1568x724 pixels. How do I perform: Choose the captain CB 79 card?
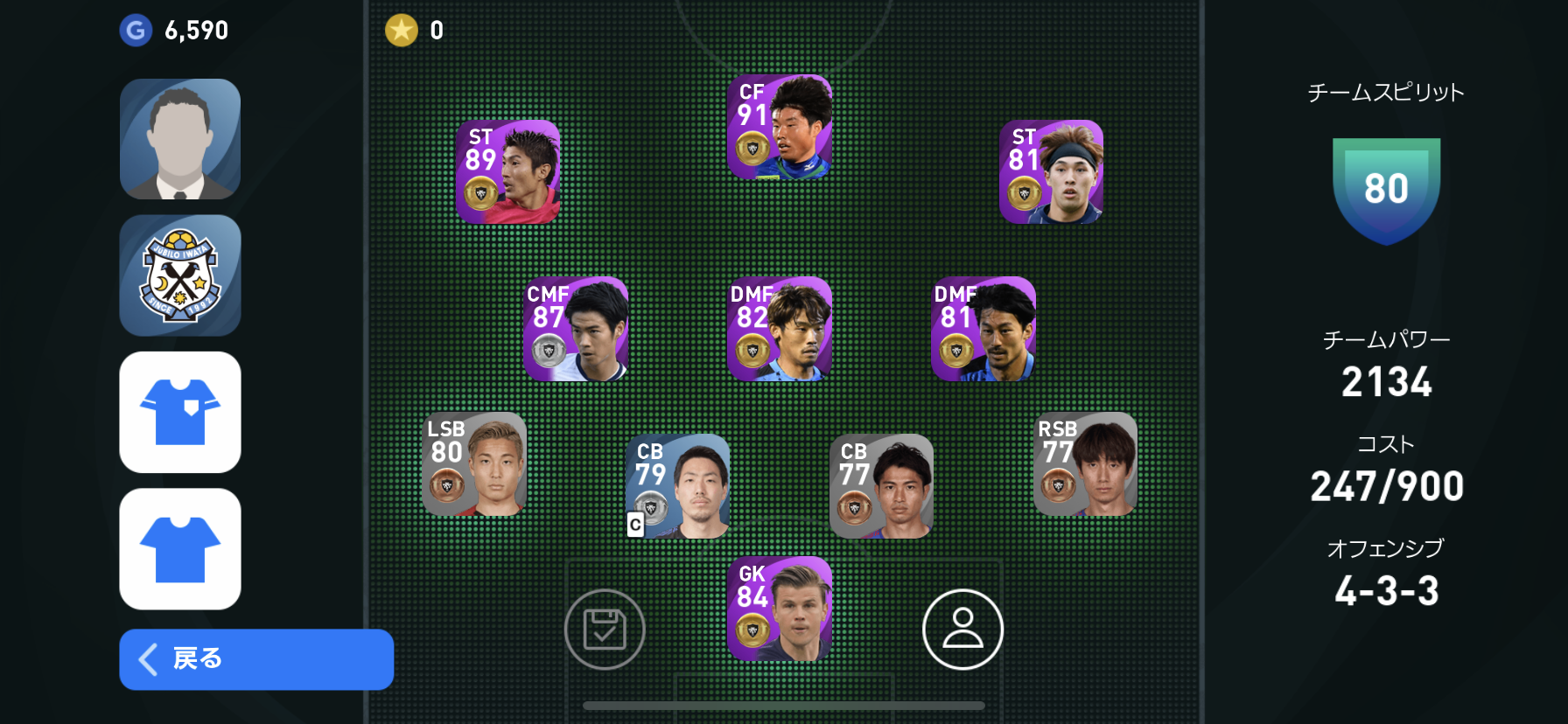tap(677, 486)
